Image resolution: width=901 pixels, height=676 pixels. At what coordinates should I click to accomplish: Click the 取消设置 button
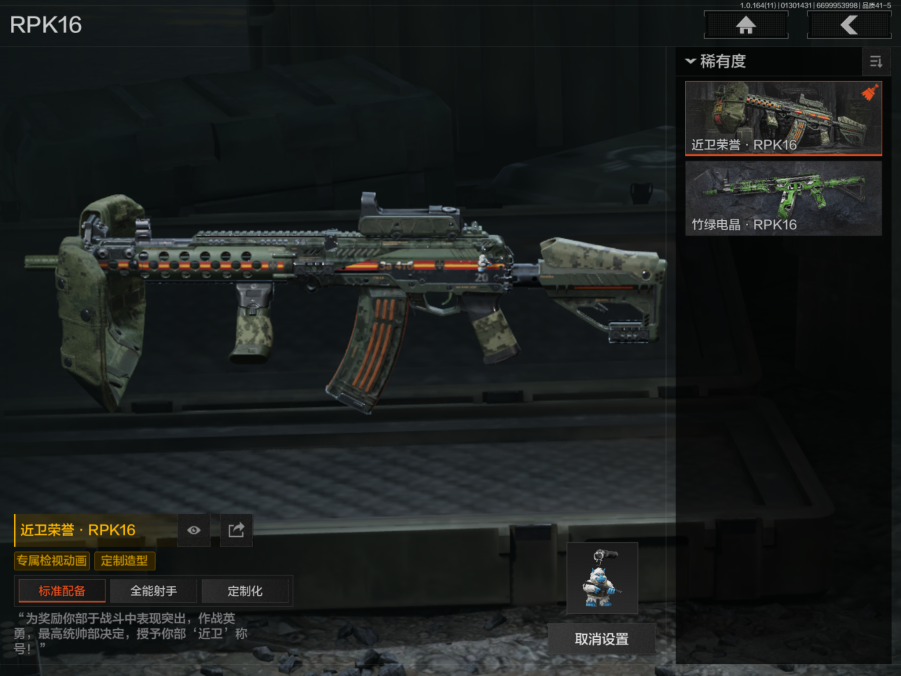click(x=601, y=639)
